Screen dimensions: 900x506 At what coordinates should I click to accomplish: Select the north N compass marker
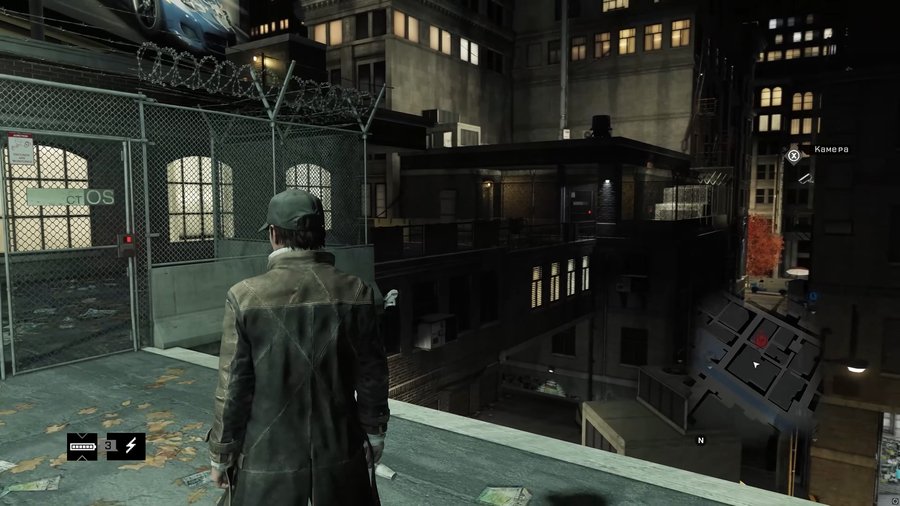tap(700, 439)
